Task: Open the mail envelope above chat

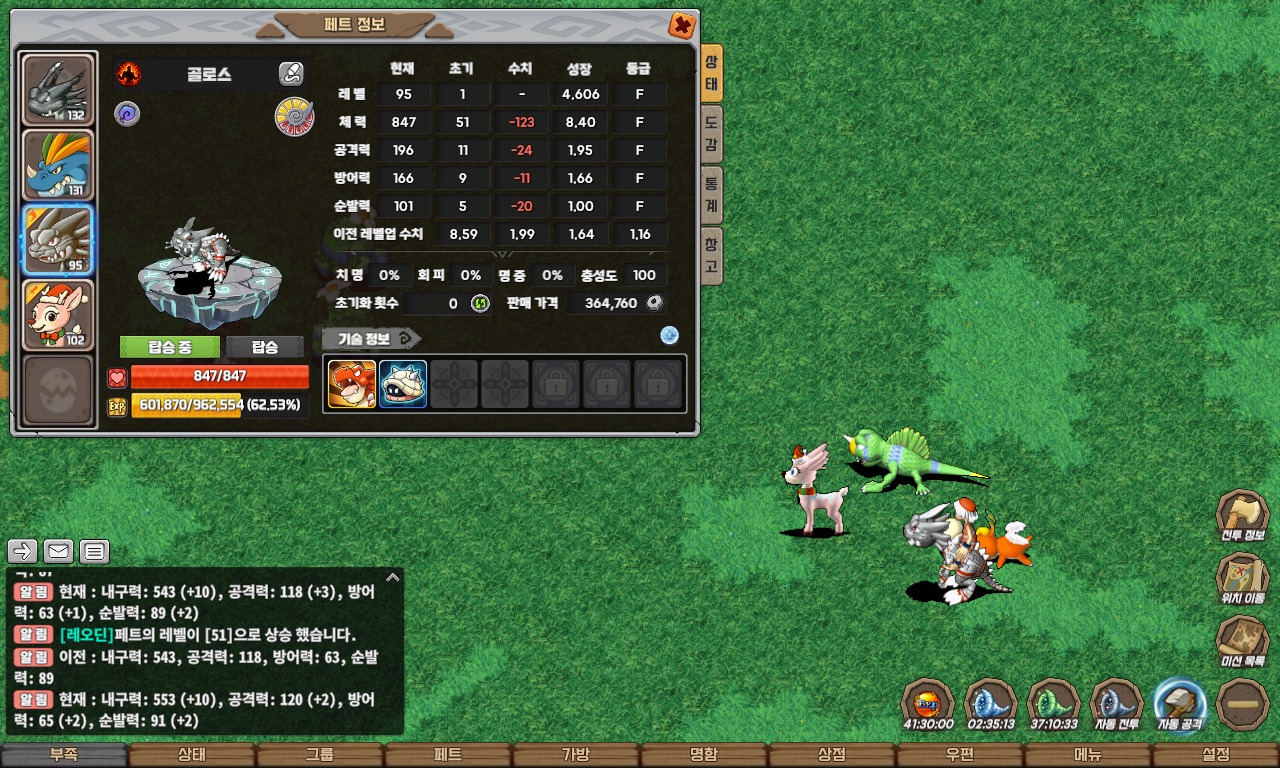Action: pyautogui.click(x=59, y=550)
